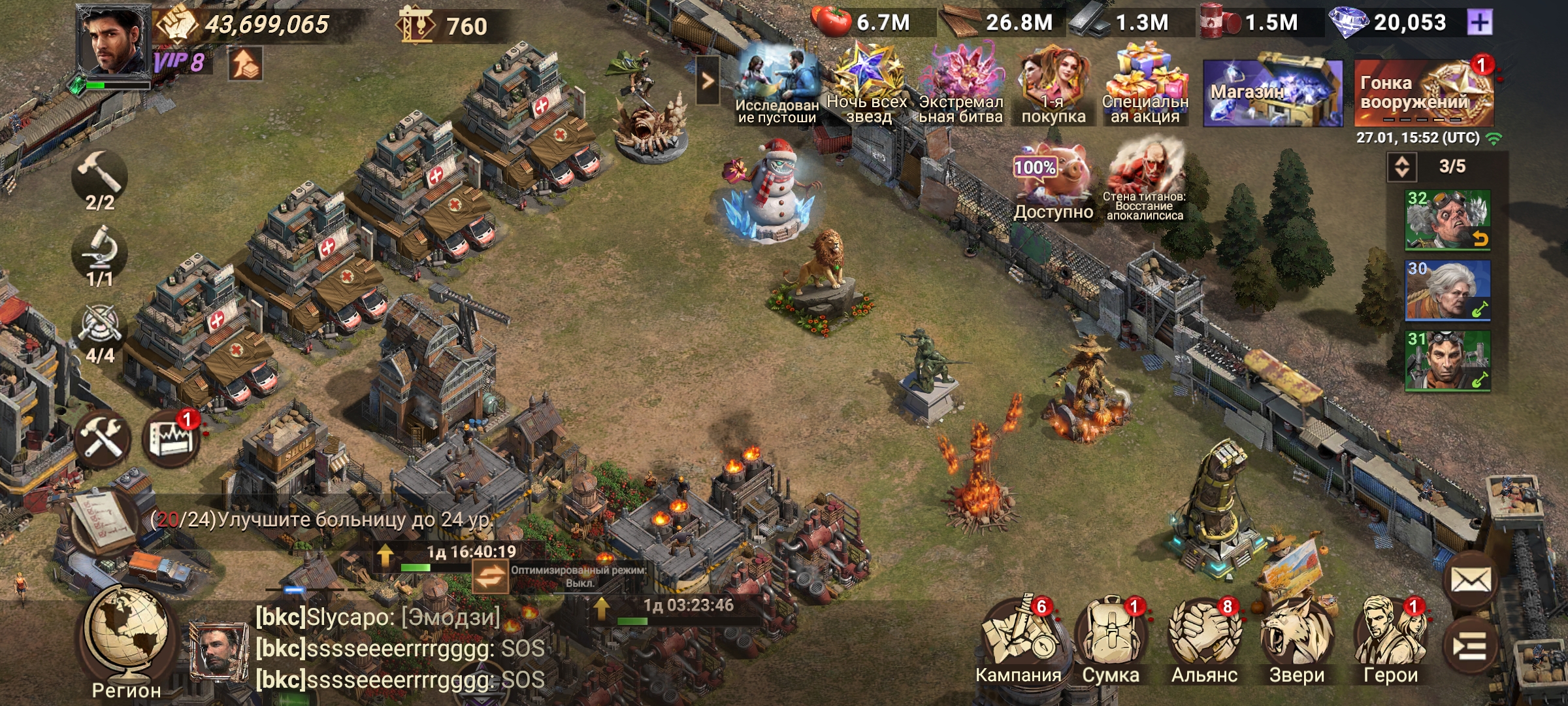This screenshot has height=706, width=1568.
Task: Select the level 32 hero march portrait
Action: click(x=1447, y=220)
